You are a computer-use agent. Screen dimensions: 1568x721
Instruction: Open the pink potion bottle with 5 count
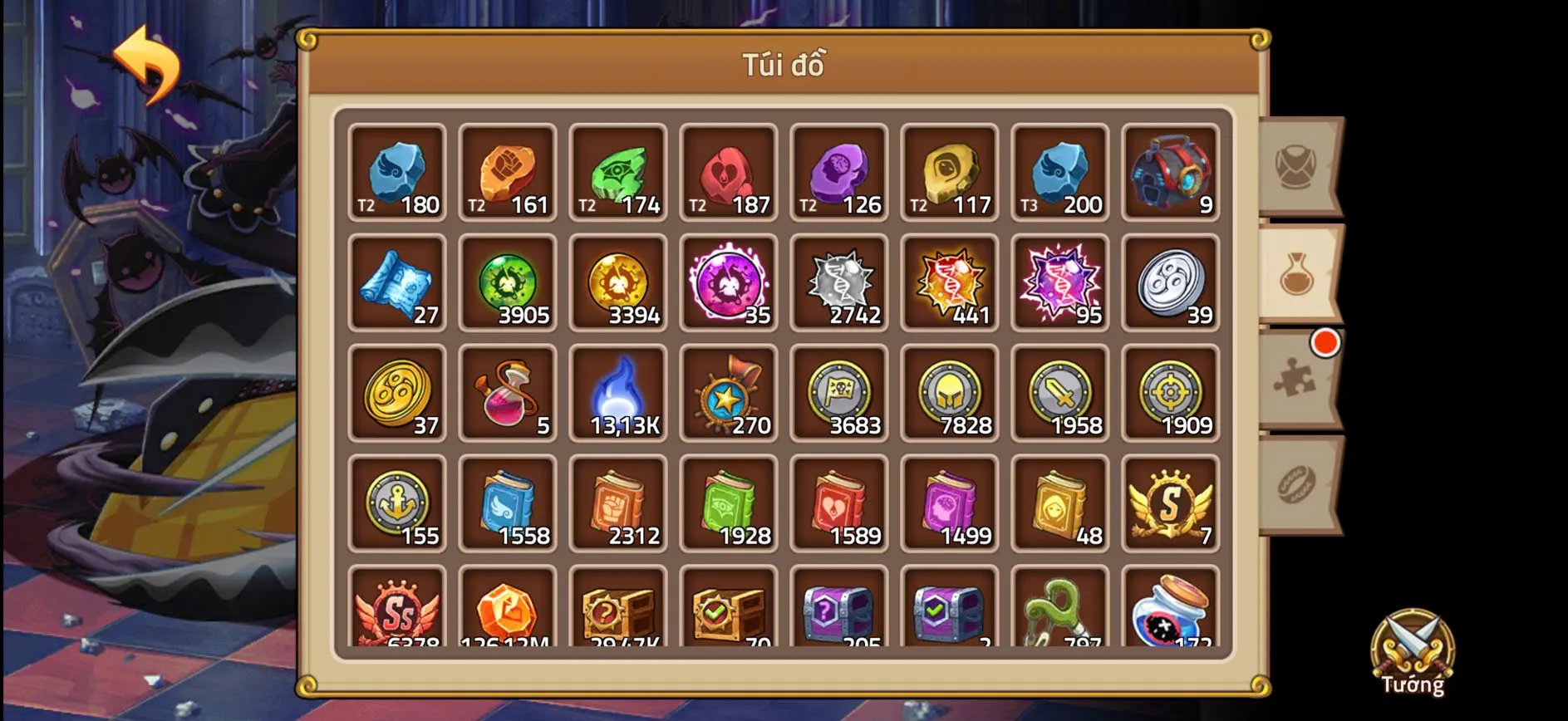point(508,395)
